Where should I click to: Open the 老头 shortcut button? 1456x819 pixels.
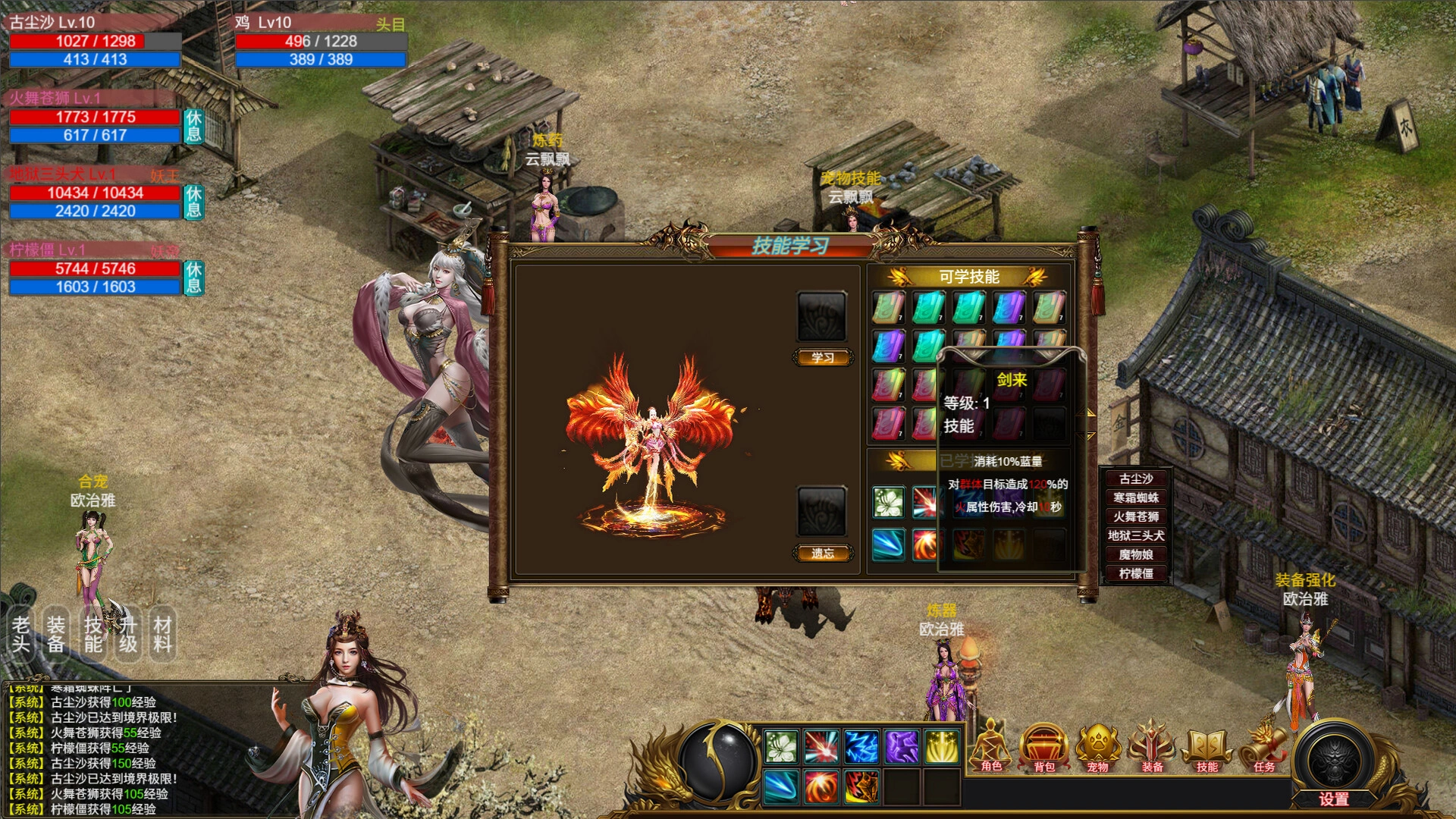(x=20, y=635)
